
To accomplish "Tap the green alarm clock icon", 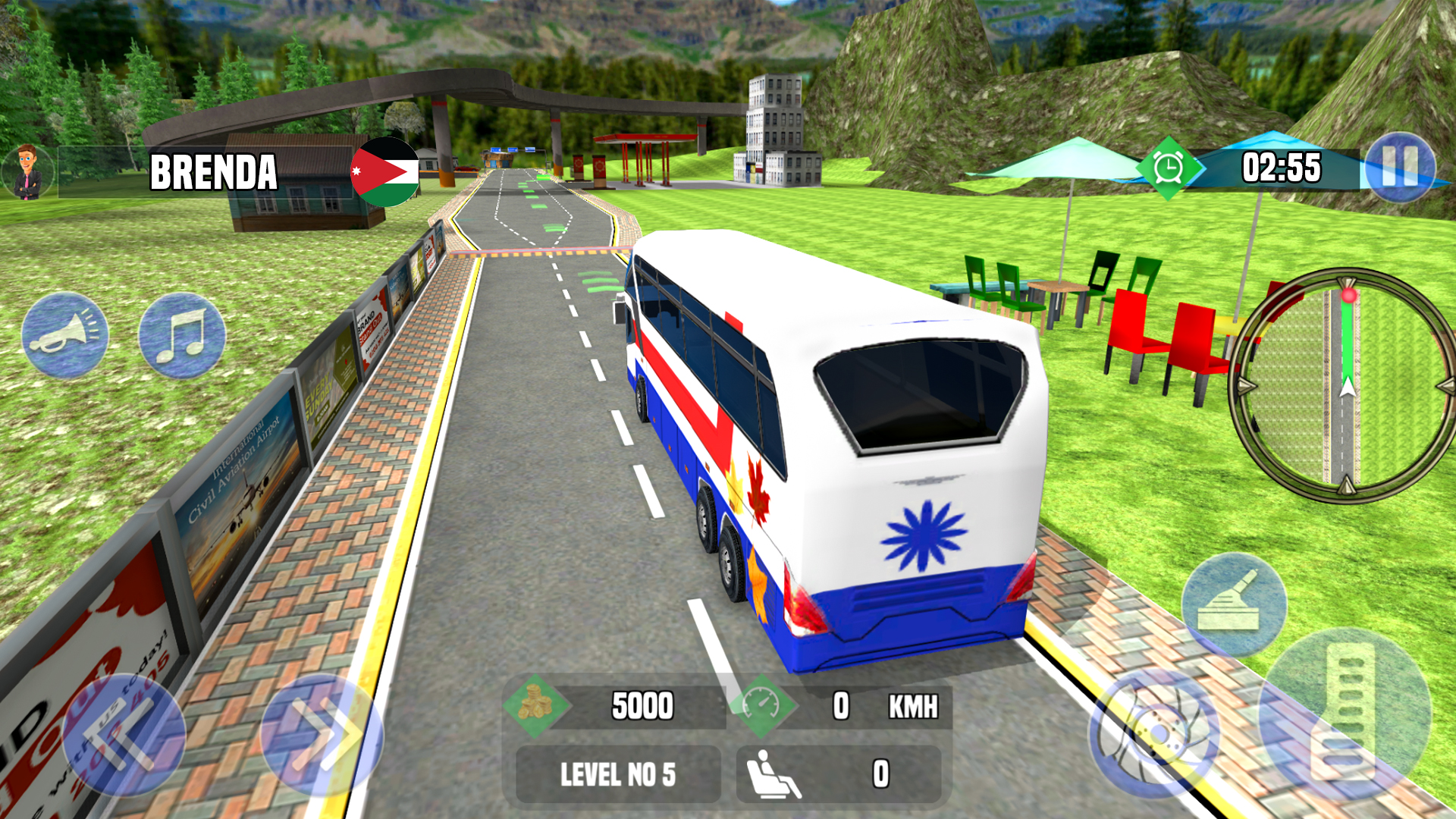I will tap(1168, 168).
